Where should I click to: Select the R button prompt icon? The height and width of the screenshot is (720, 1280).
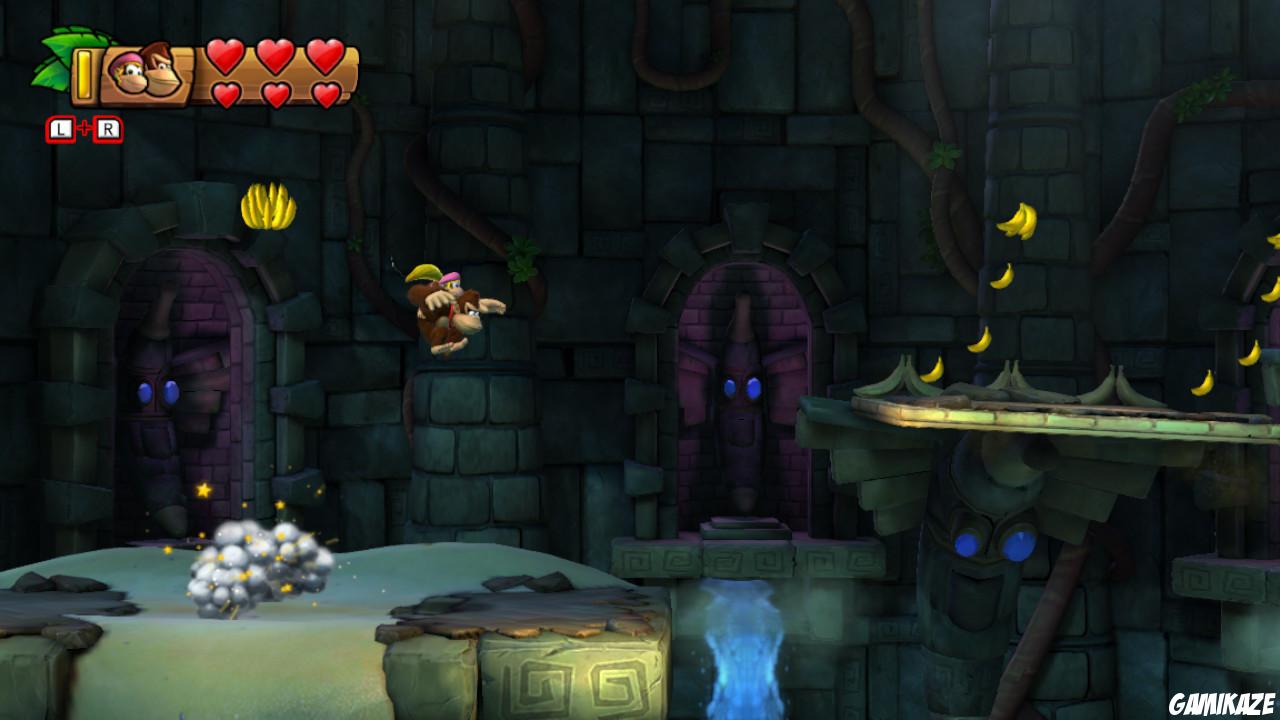pos(107,129)
